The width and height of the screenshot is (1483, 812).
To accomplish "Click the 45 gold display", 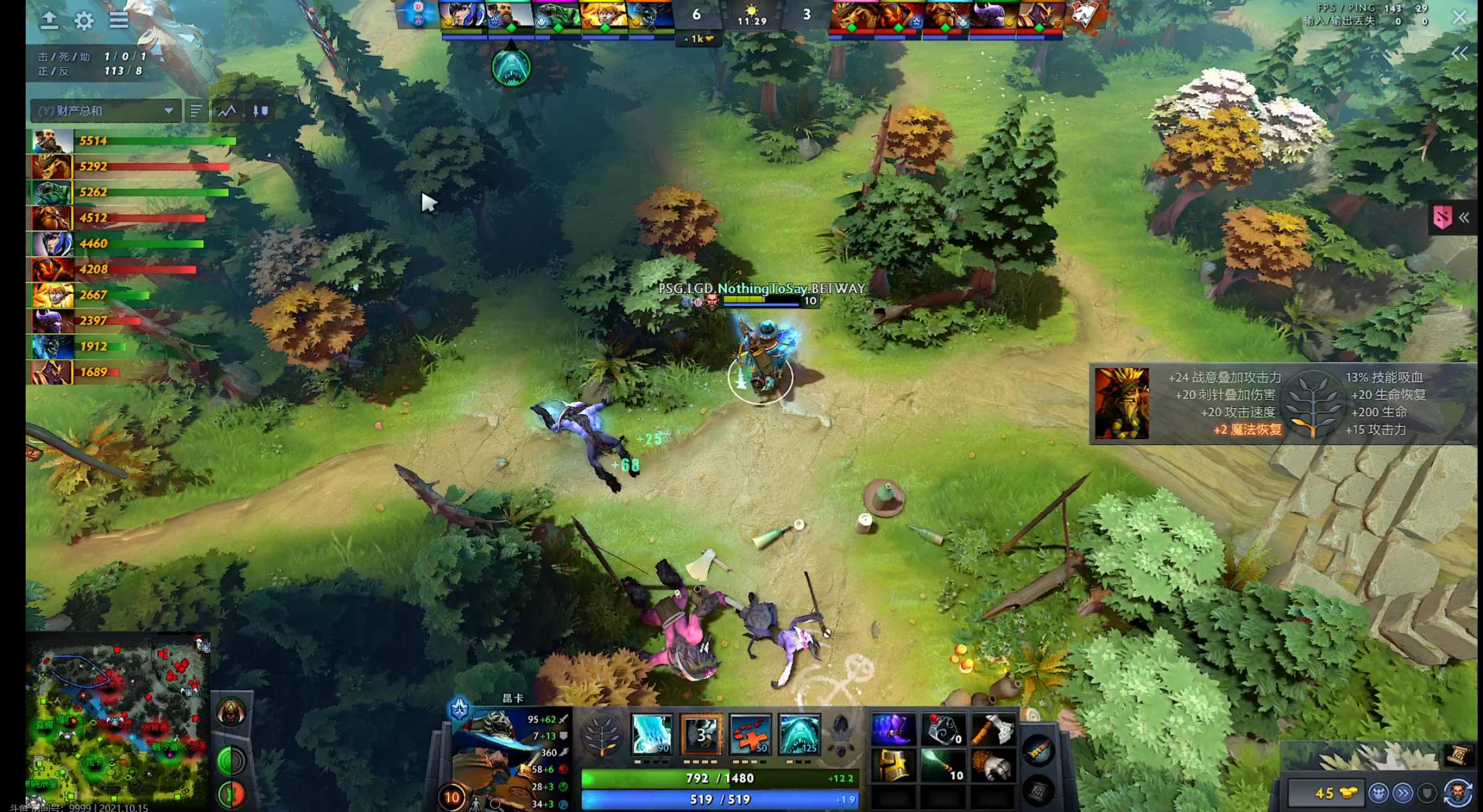I will pos(1326,792).
